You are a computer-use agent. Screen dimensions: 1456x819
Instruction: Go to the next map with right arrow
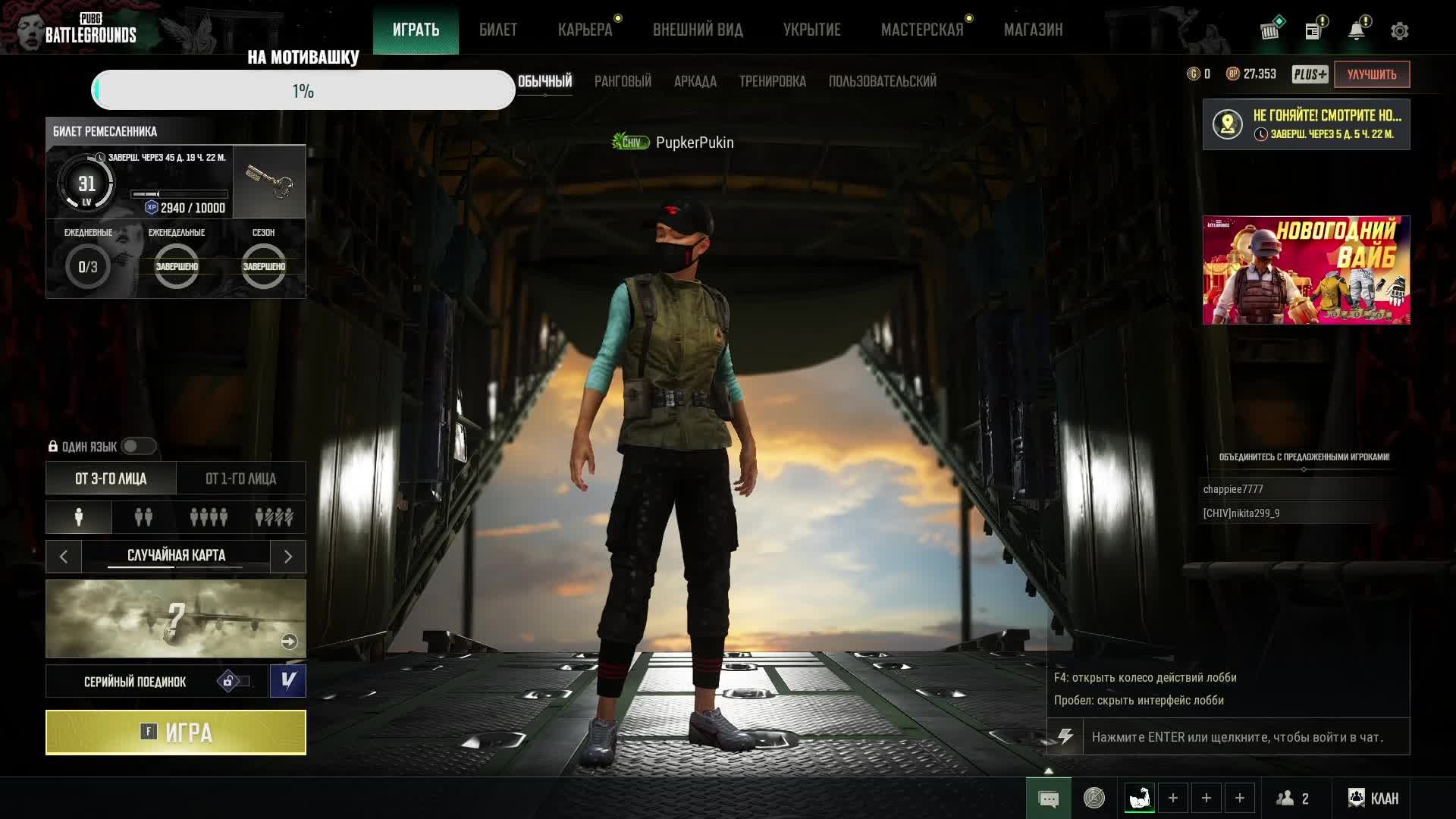pyautogui.click(x=288, y=557)
